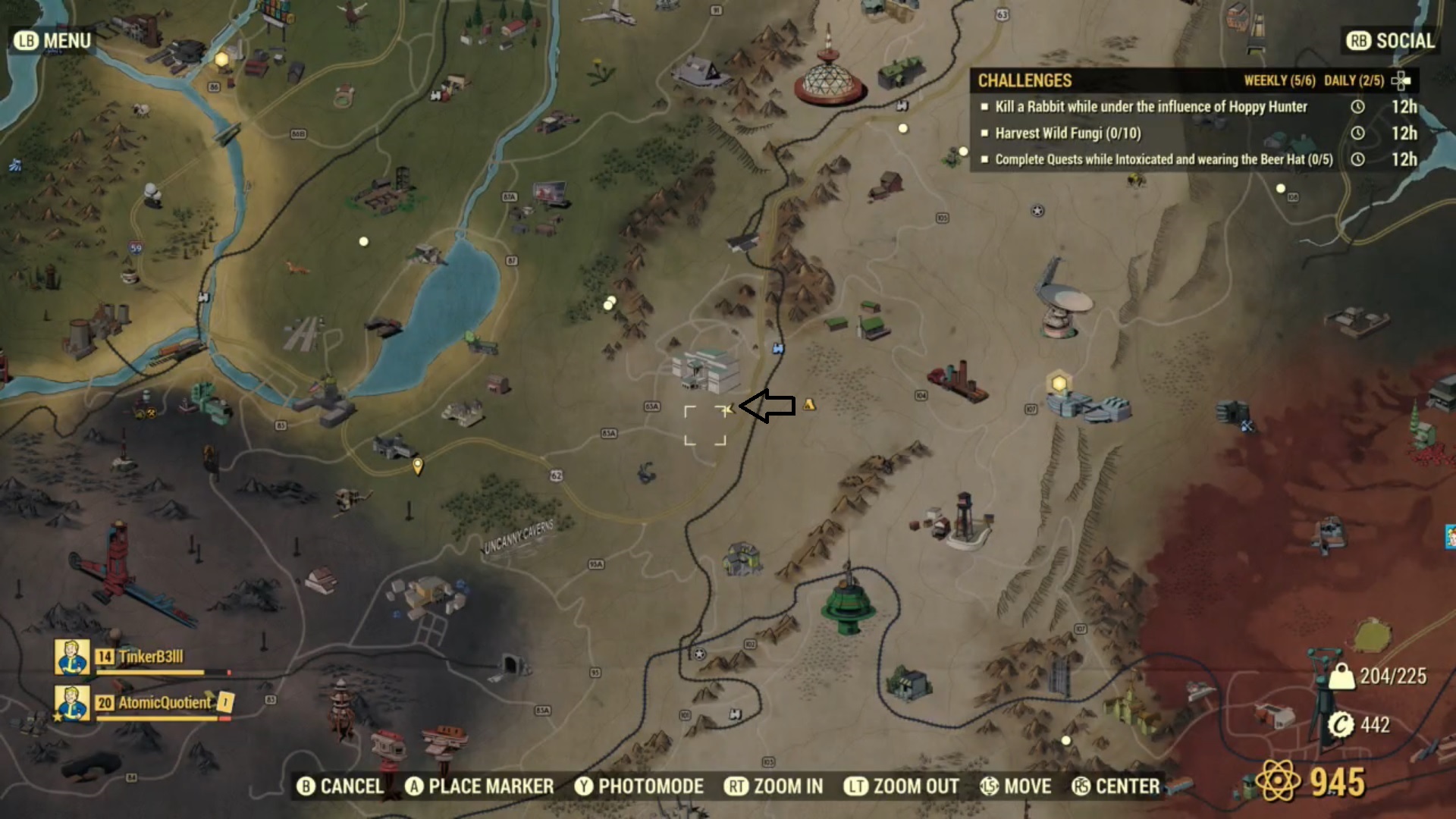Check the Kill a Rabbit challenge box
1456x819 pixels.
click(984, 108)
